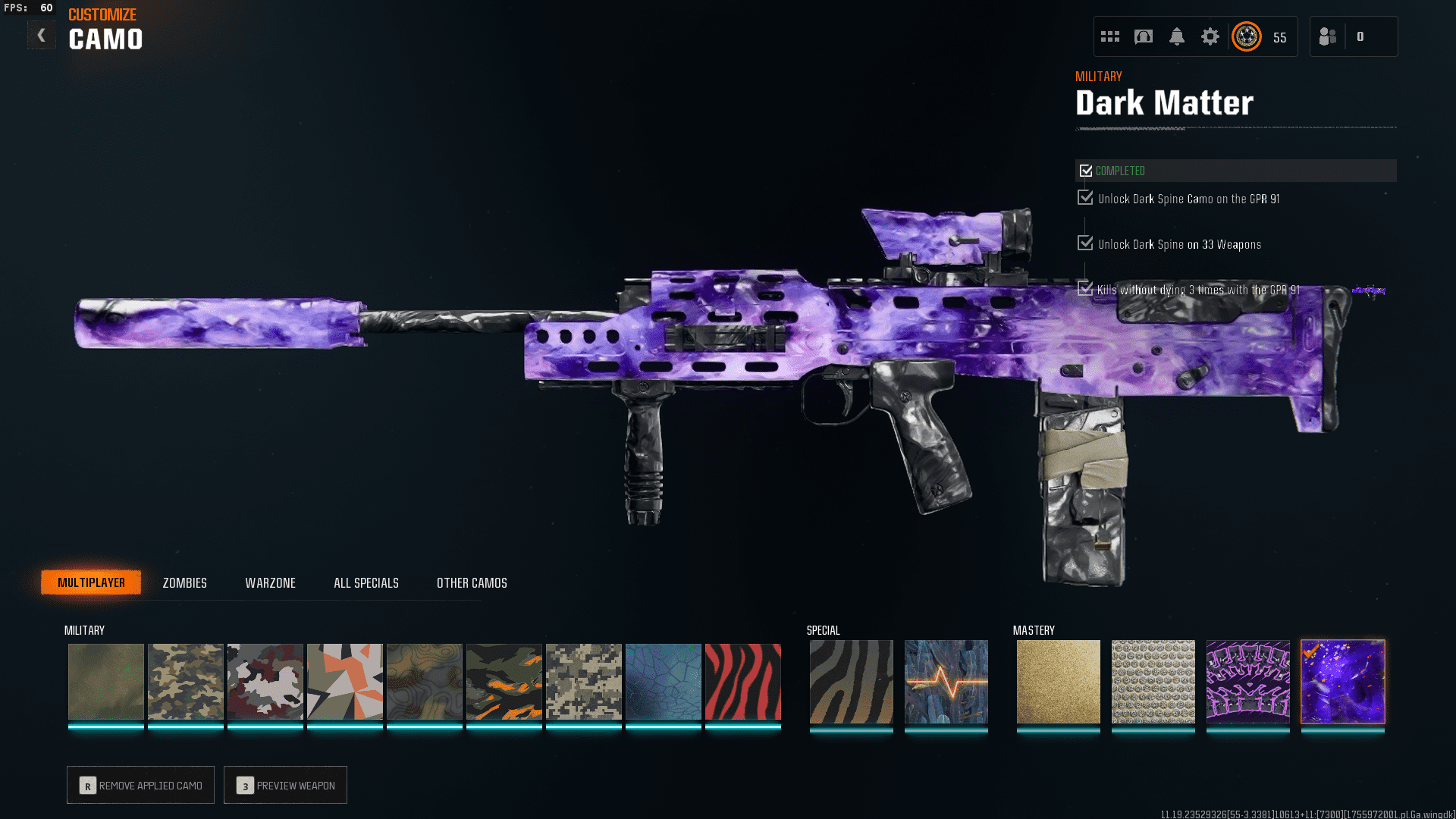Switch to the Zombies tab
The height and width of the screenshot is (819, 1456).
(x=184, y=582)
